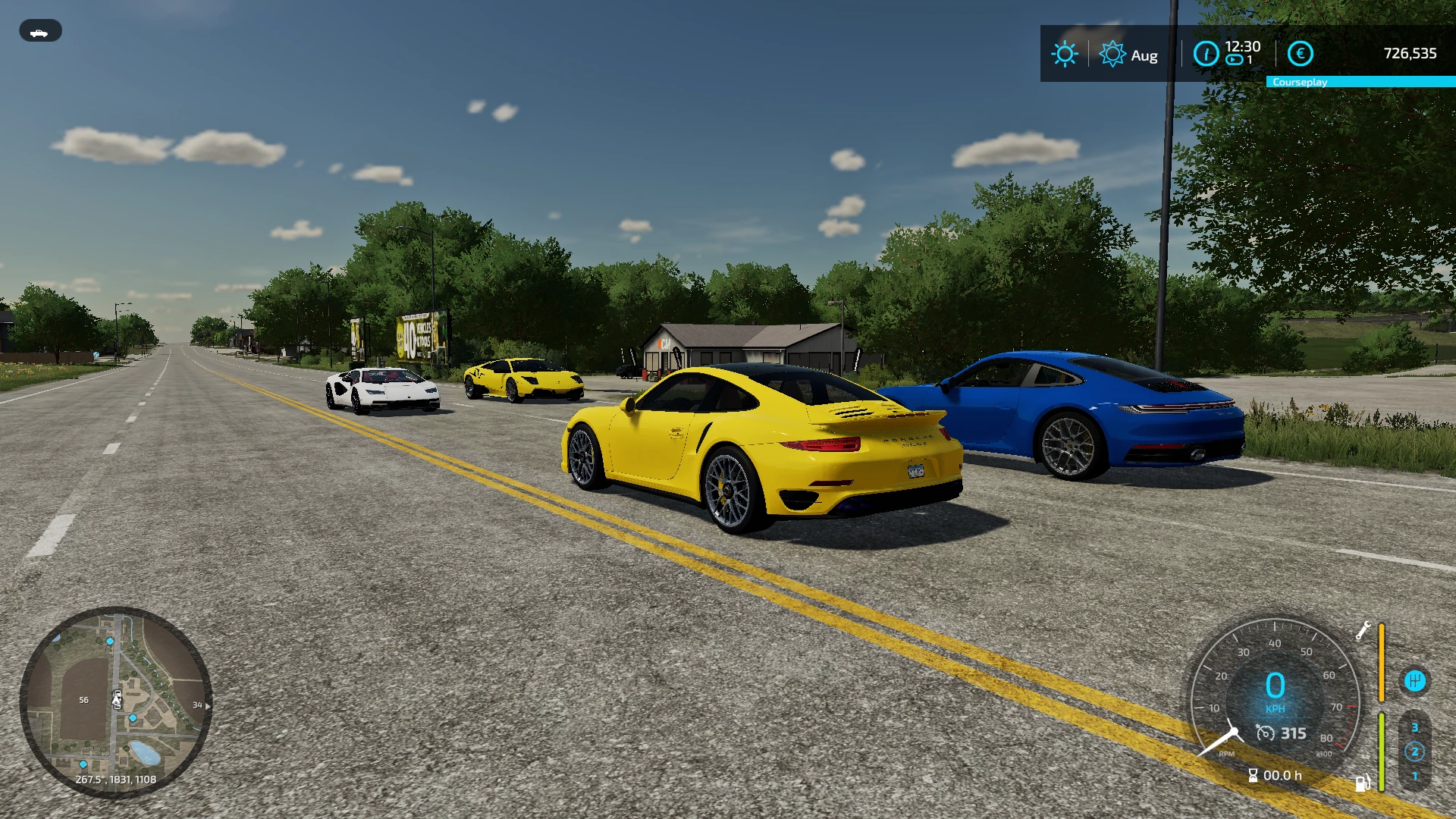Expand the Courseplay panel
The width and height of the screenshot is (1456, 819).
[1360, 81]
